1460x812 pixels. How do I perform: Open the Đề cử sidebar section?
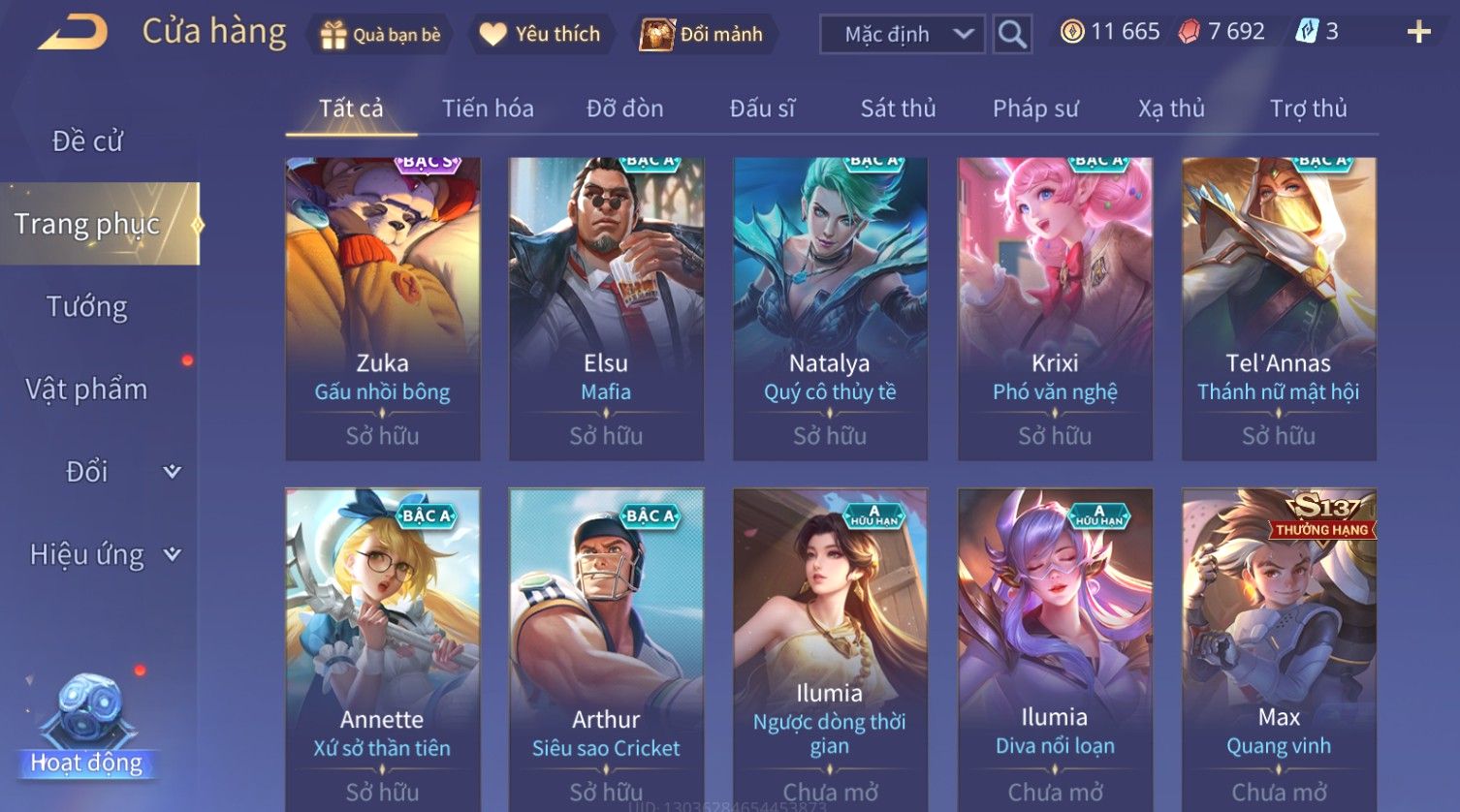87,141
